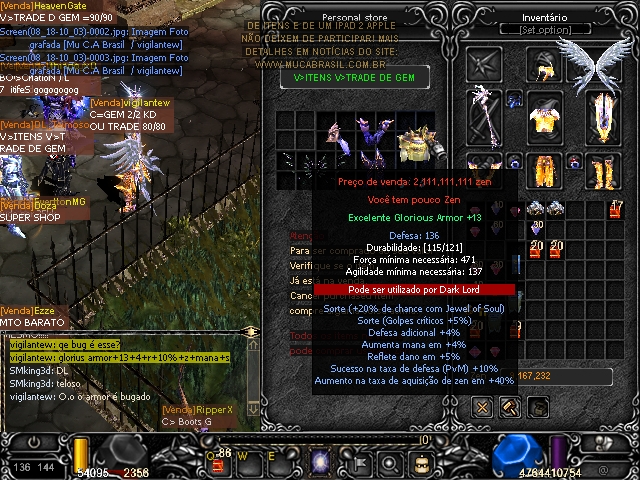Select the equipped golden boots slot
Image resolution: width=640 pixels, height=480 pixels.
coord(601,170)
